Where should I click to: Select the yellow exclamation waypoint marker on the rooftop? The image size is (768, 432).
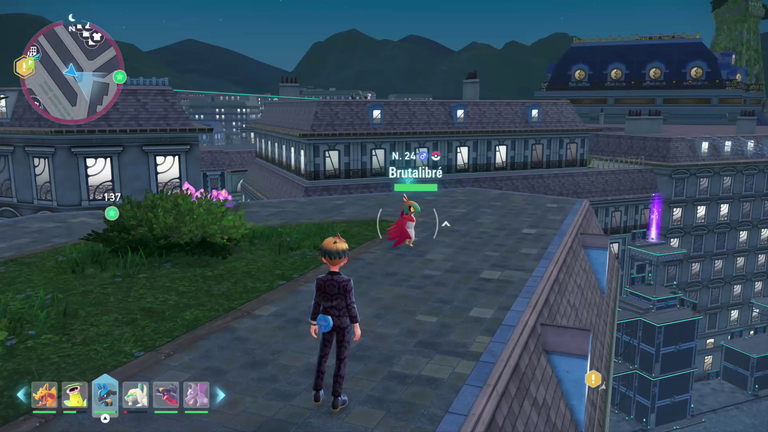coord(594,379)
